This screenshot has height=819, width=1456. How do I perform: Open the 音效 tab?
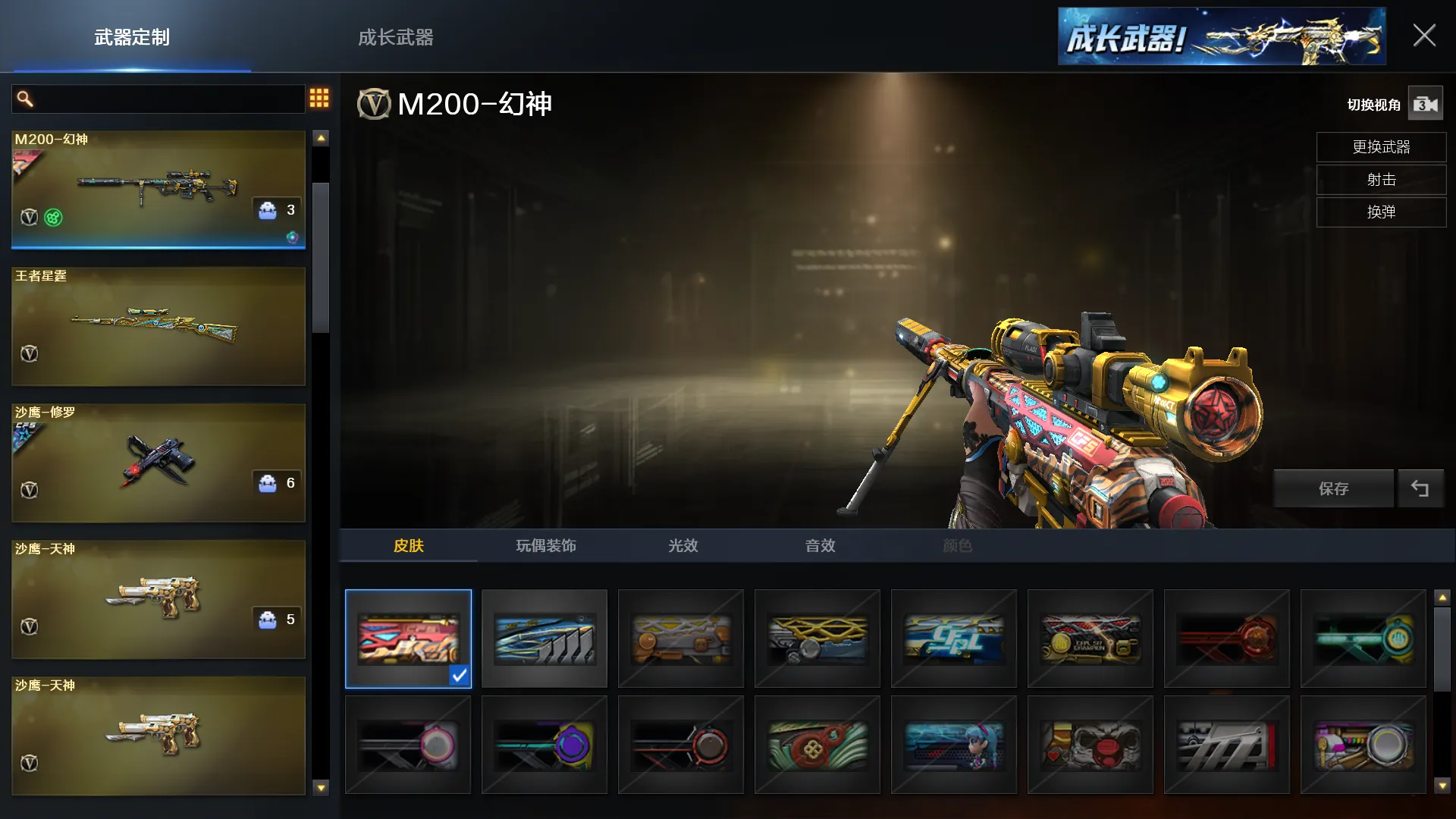(x=820, y=546)
